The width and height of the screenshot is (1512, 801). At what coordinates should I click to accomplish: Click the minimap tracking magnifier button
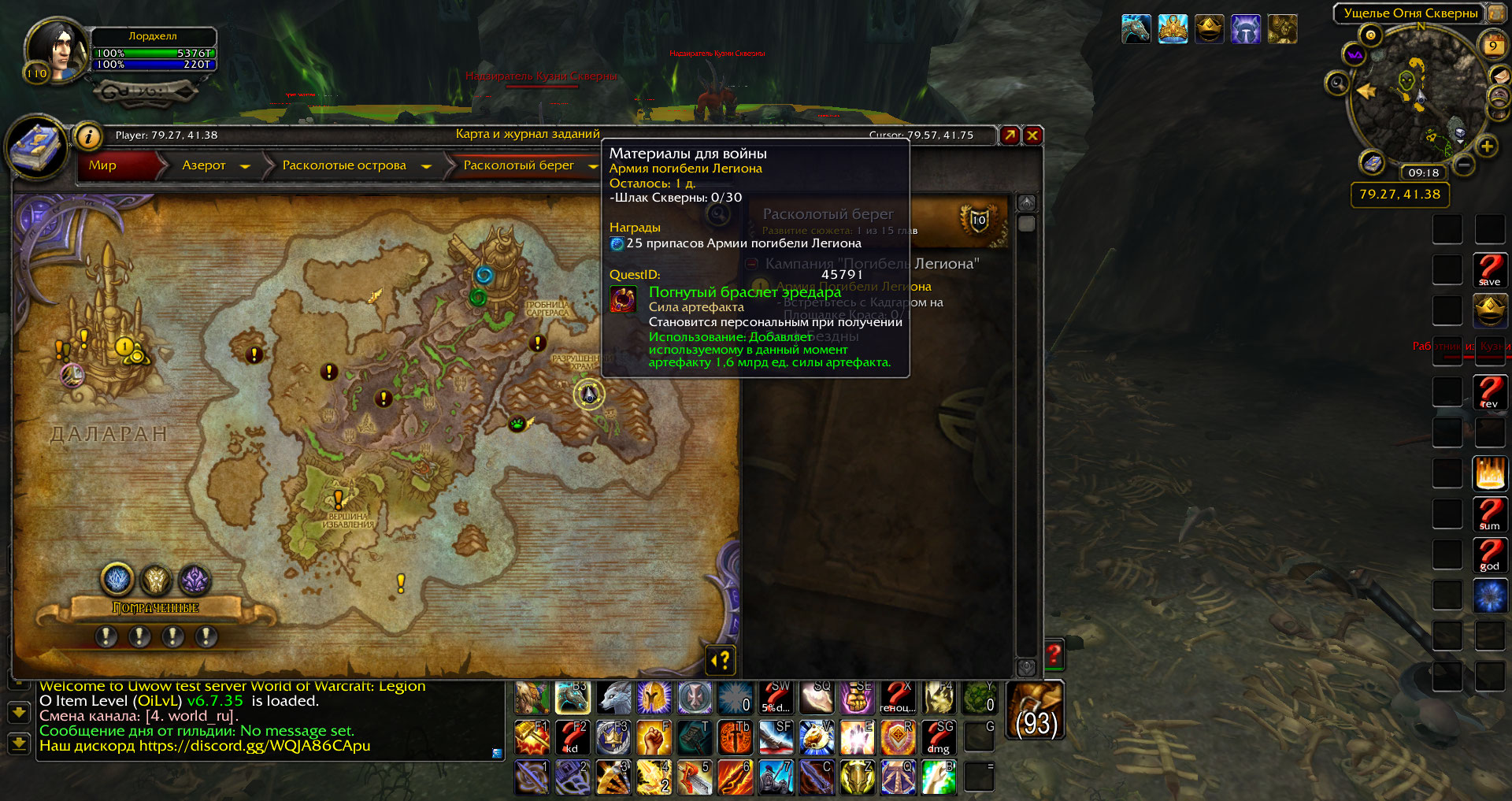[x=1337, y=83]
